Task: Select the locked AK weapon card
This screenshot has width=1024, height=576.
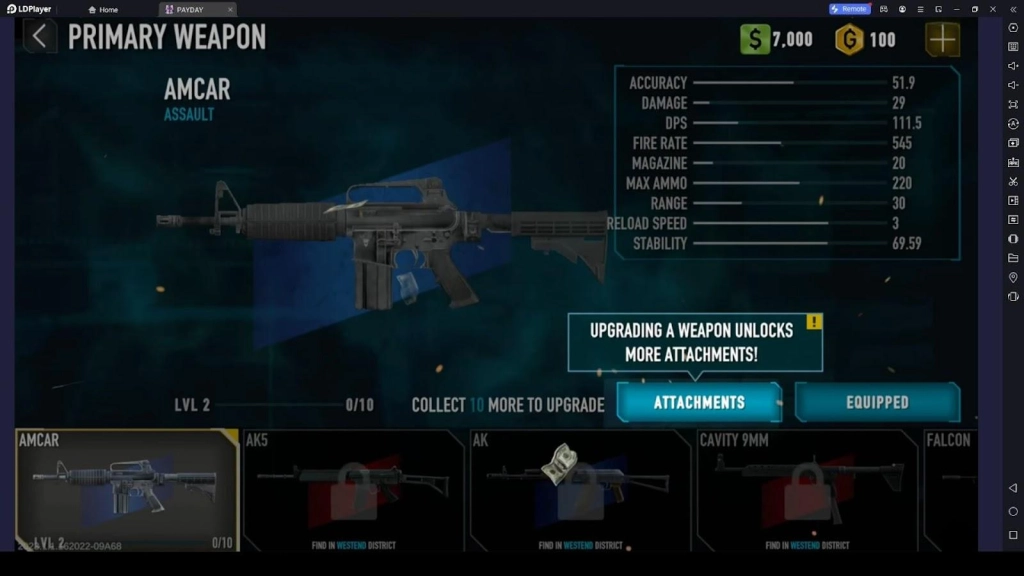Action: (x=581, y=490)
